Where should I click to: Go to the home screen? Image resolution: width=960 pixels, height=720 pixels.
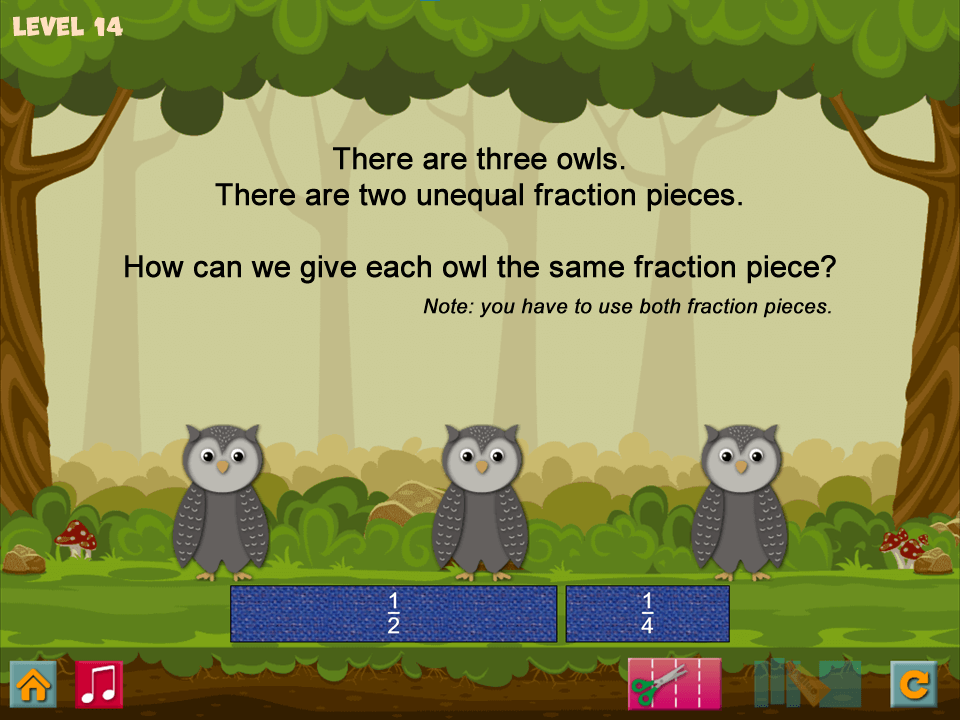(x=33, y=685)
